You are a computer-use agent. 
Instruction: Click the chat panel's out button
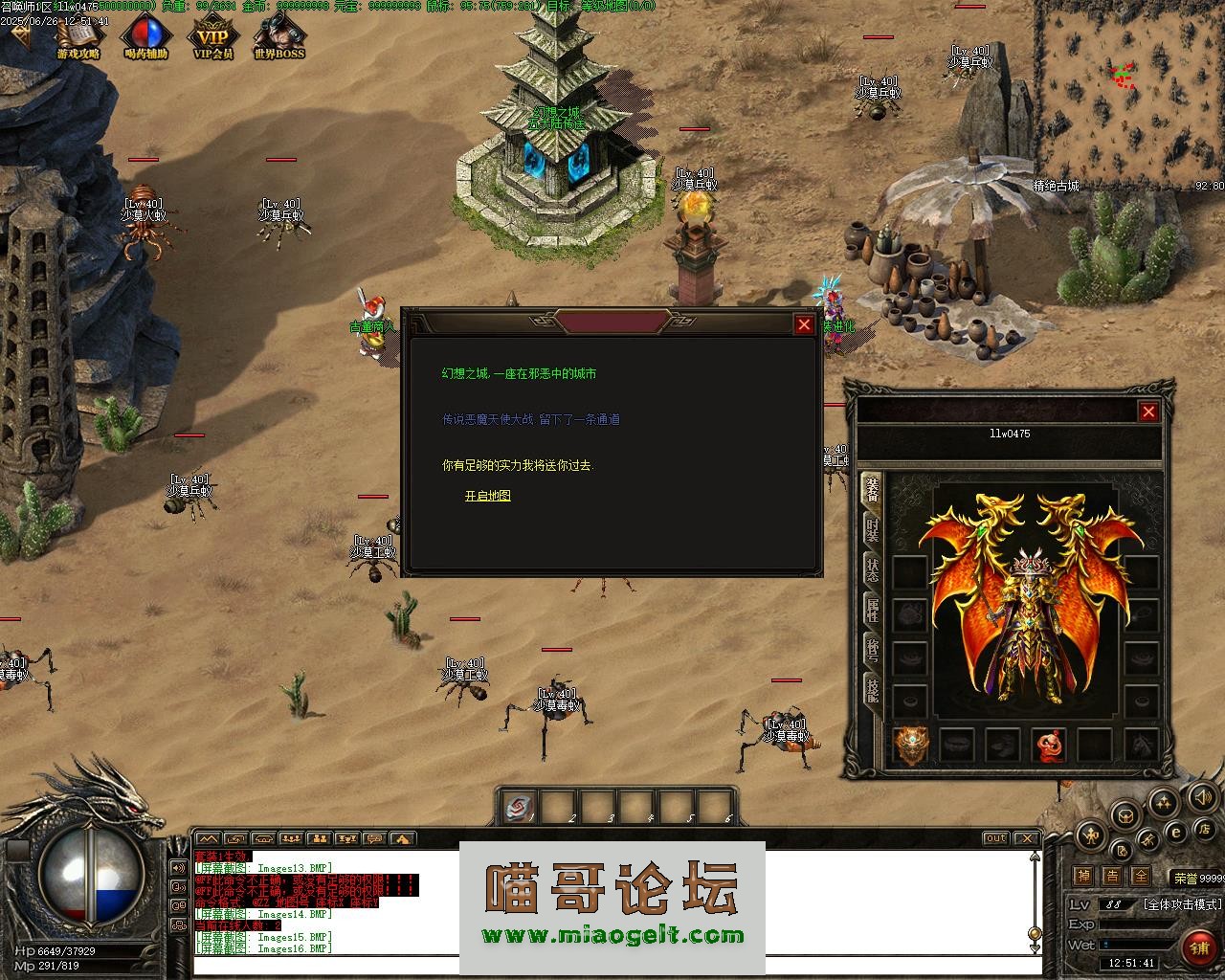coord(996,838)
